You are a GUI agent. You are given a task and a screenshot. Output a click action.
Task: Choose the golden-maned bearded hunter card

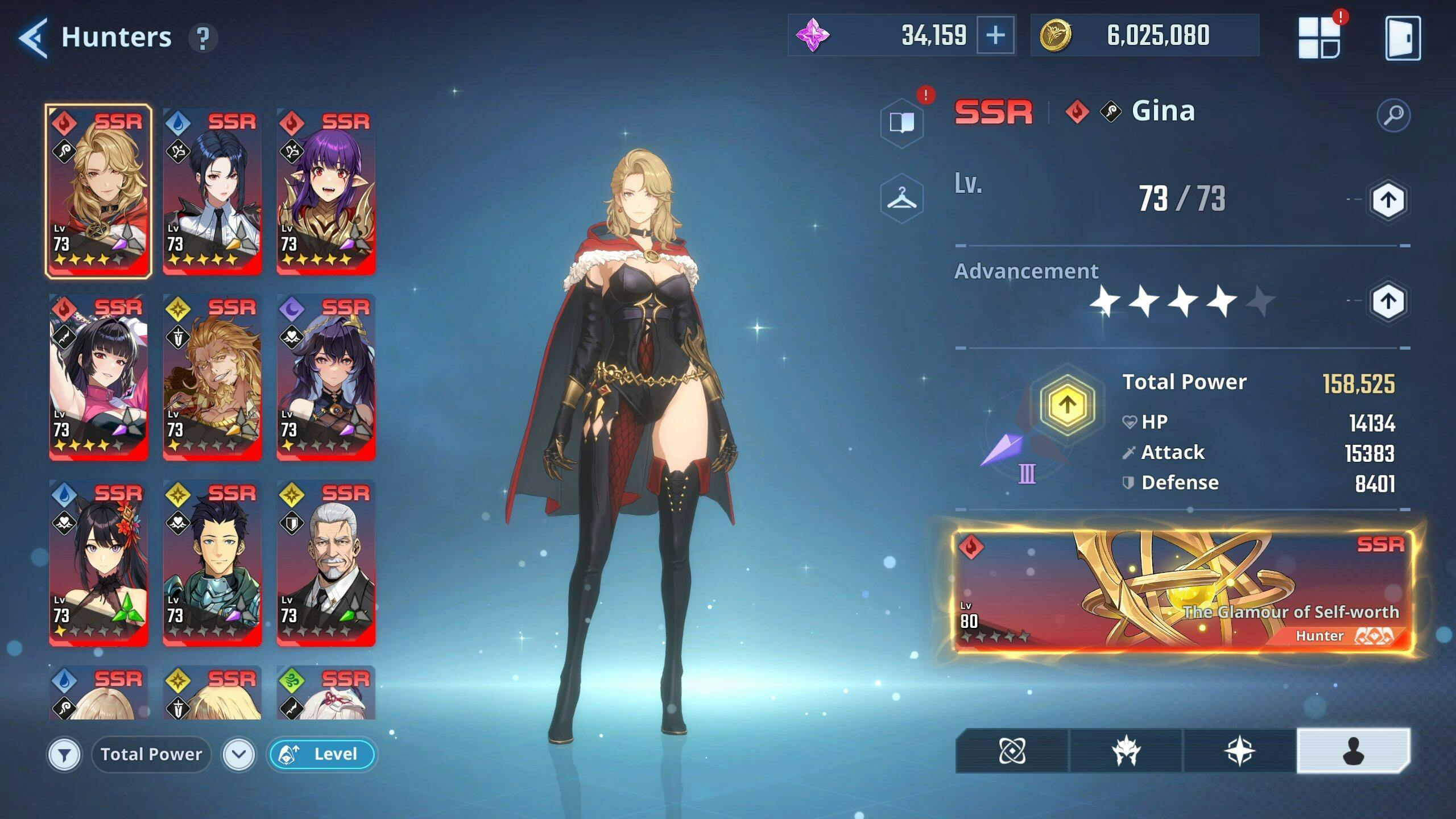click(212, 377)
